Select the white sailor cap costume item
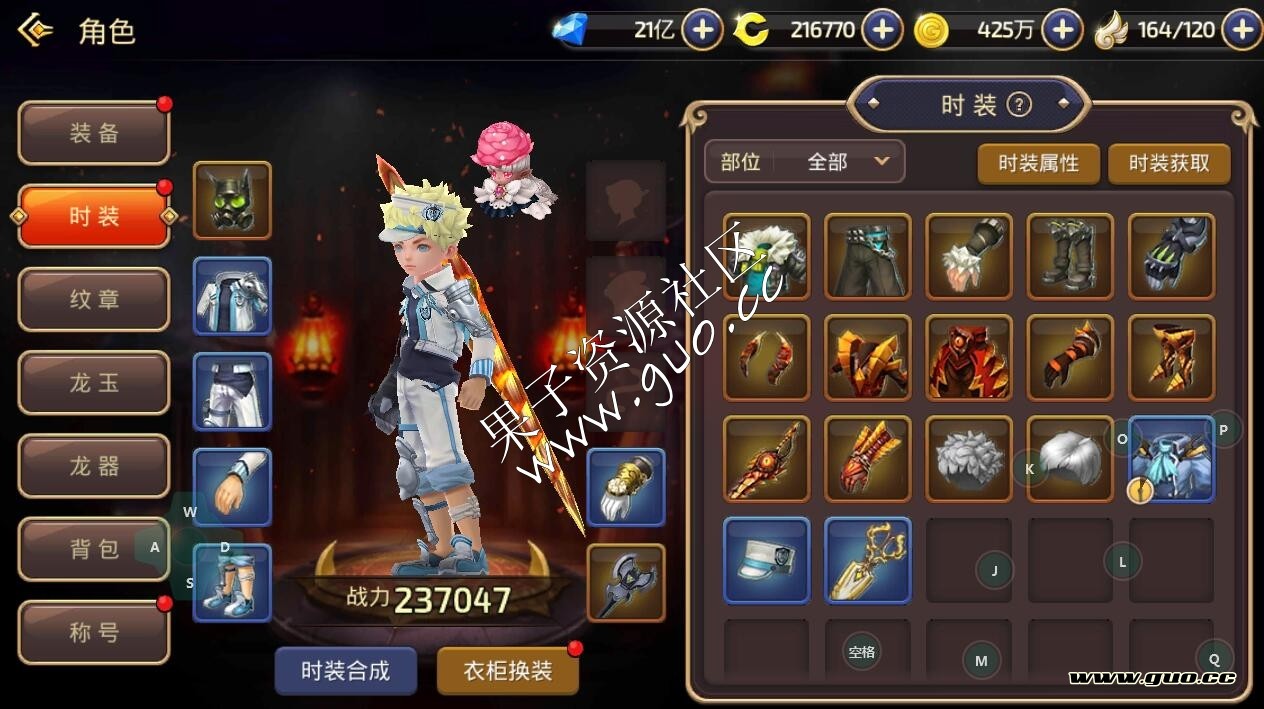The height and width of the screenshot is (709, 1264). tap(766, 560)
